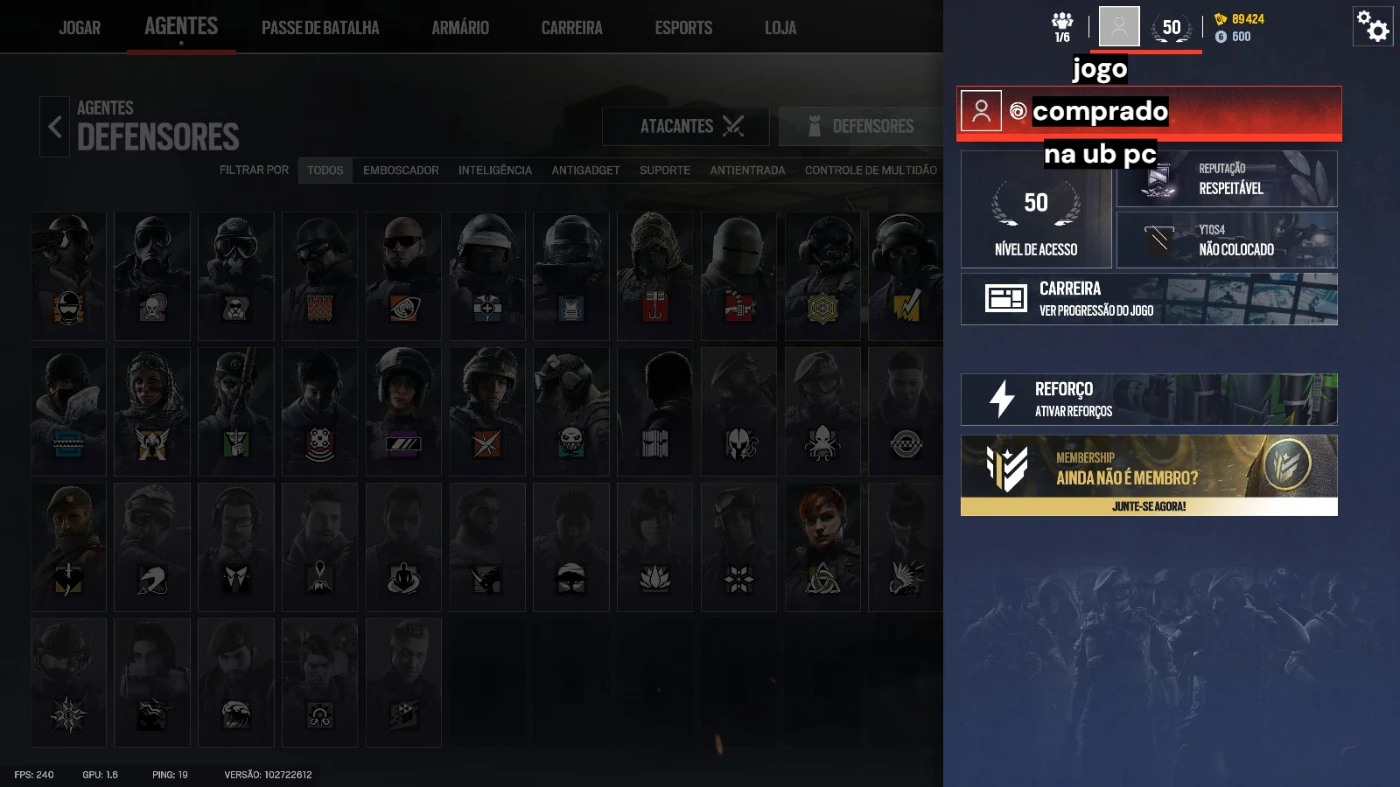1400x787 pixels.
Task: Go to the Carreira tab
Action: (572, 27)
